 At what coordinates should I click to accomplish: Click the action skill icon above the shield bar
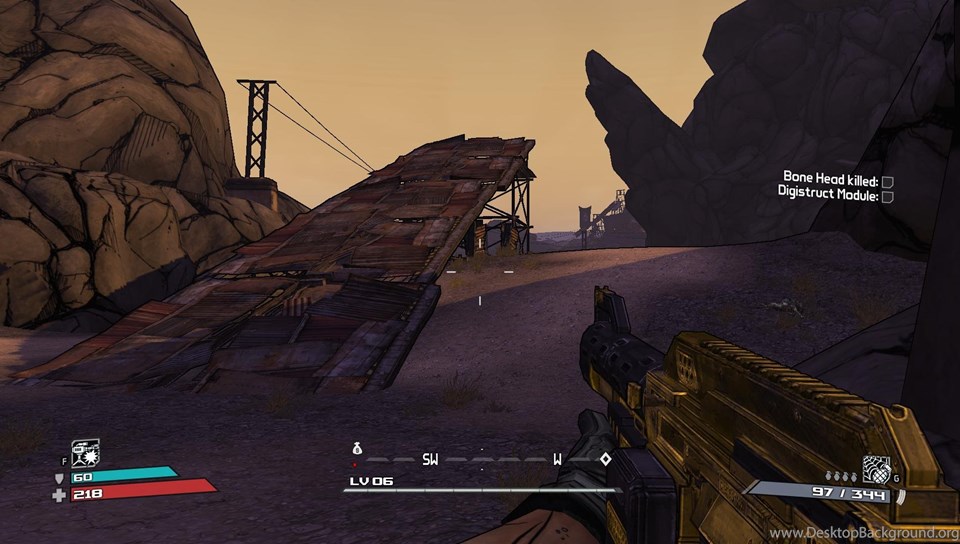pos(86,453)
